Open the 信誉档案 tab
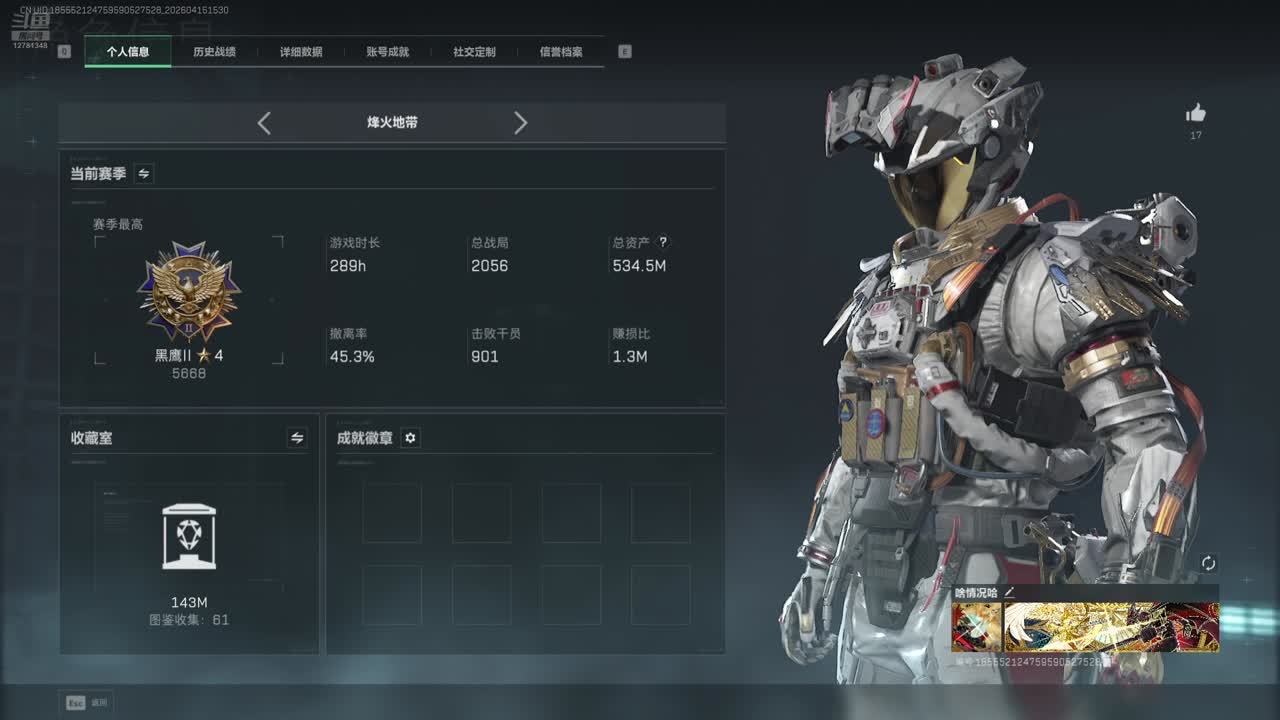This screenshot has height=720, width=1280. tap(561, 52)
